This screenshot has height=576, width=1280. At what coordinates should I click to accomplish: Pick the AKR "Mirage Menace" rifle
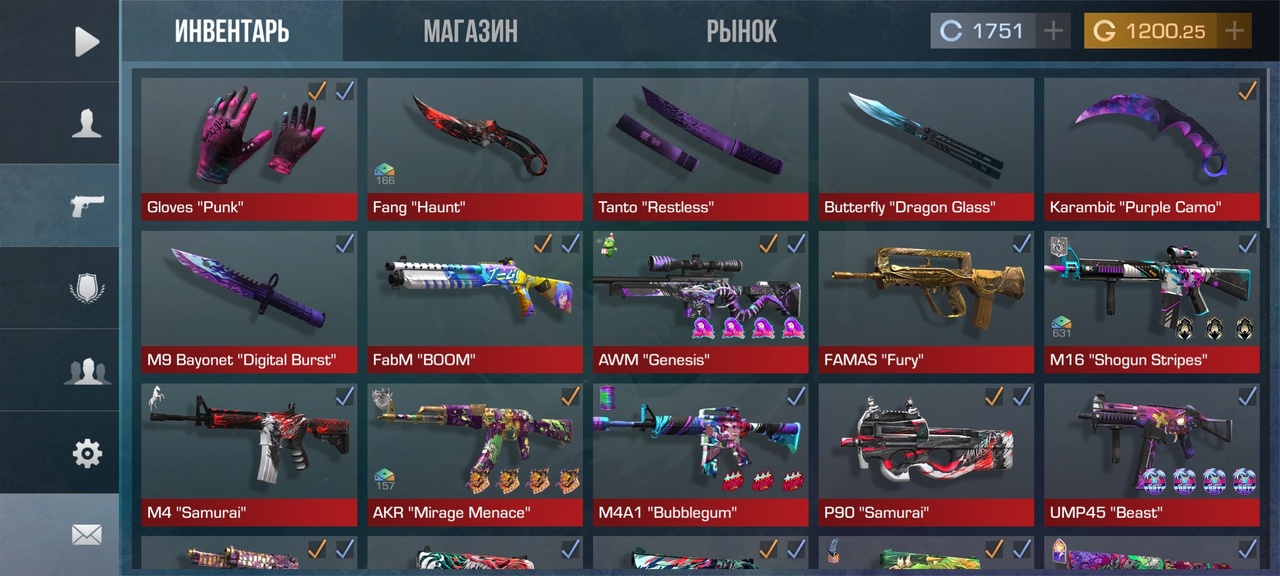pos(475,454)
